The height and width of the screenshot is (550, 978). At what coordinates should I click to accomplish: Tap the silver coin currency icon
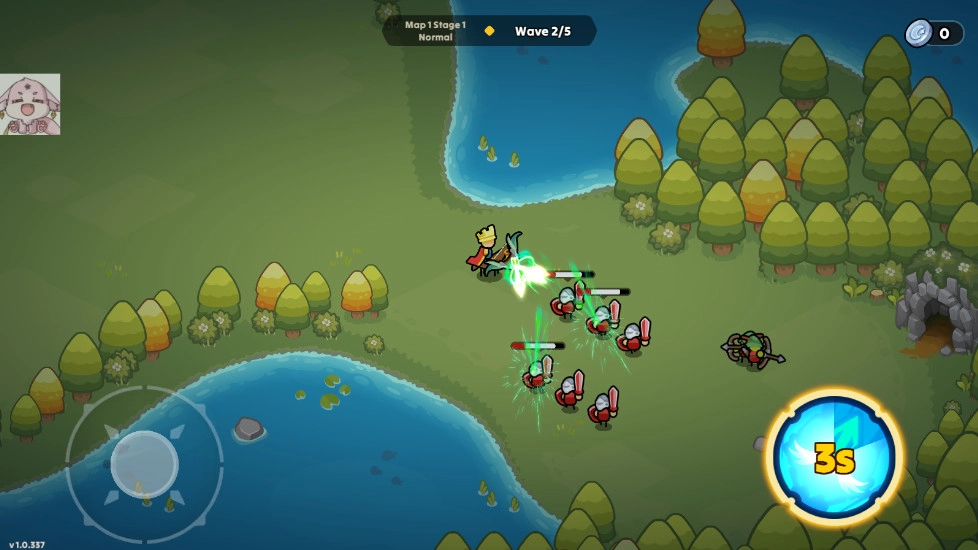(x=918, y=33)
